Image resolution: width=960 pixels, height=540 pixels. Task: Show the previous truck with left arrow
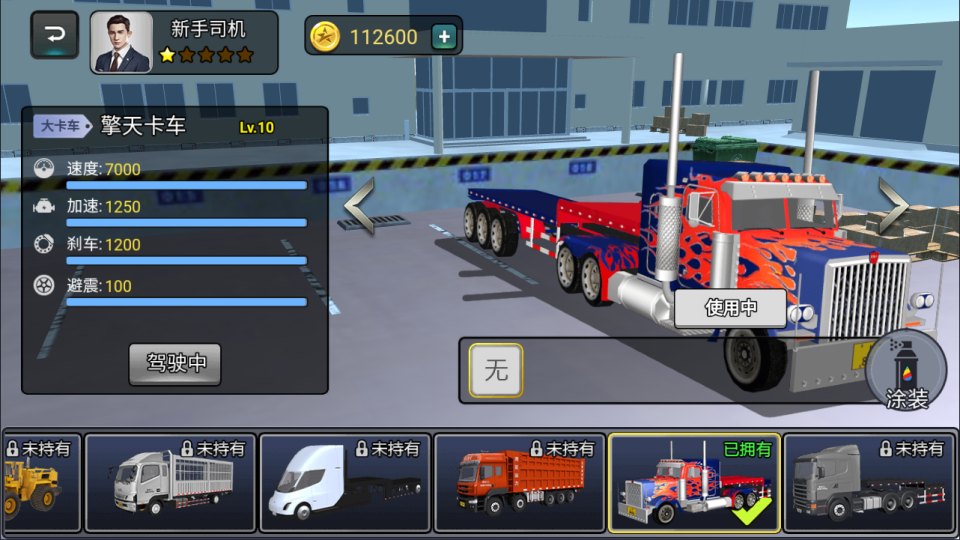coord(359,205)
